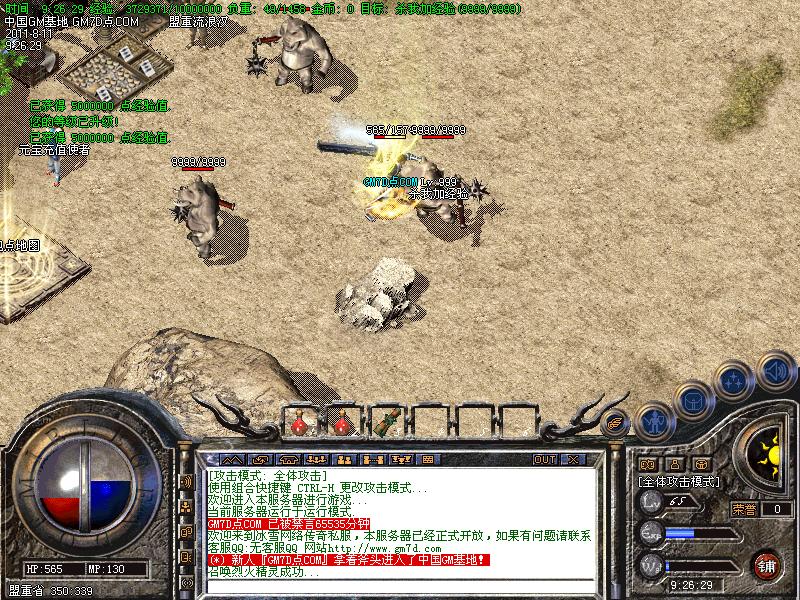
Task: Click the winged orange round button
Action: tap(616, 420)
